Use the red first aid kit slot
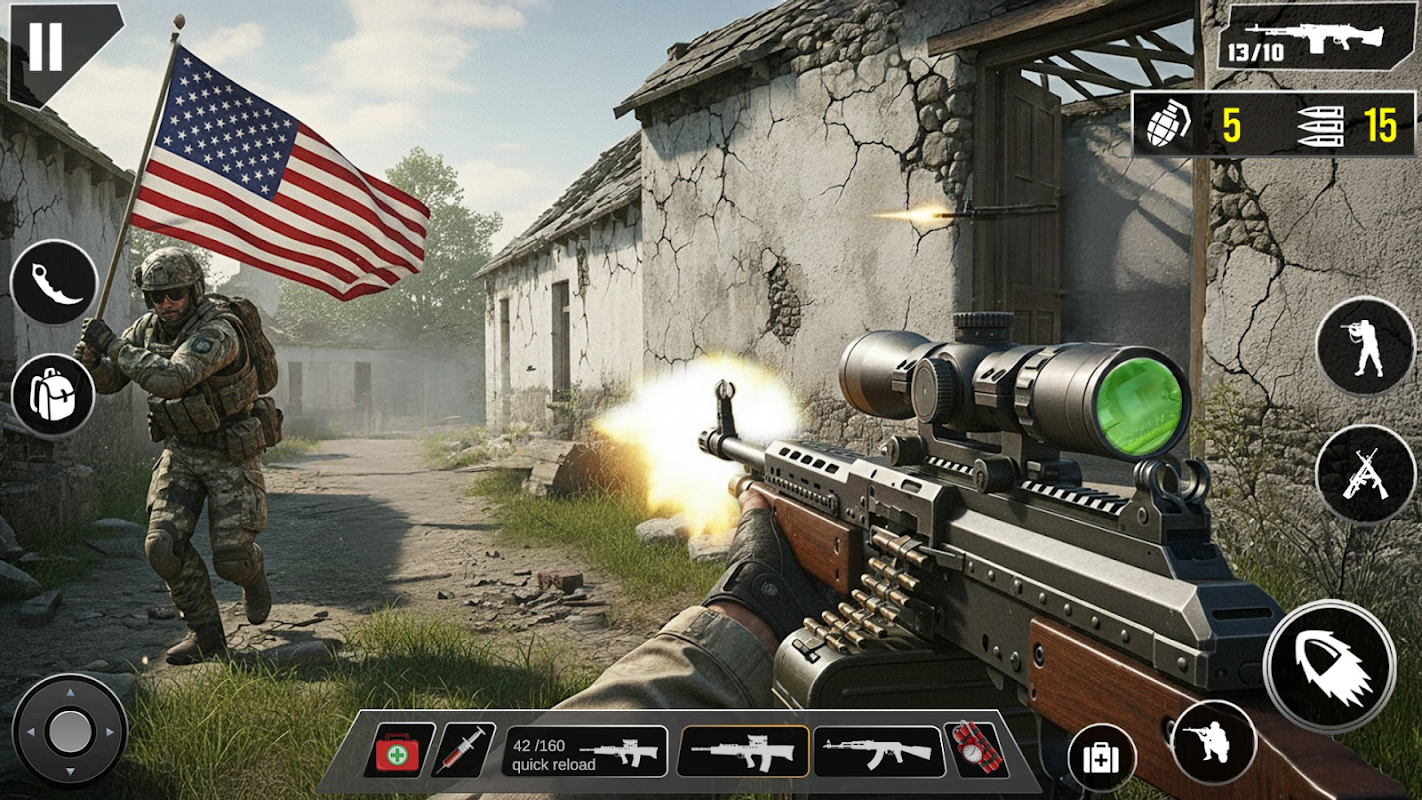The image size is (1422, 800). click(398, 751)
